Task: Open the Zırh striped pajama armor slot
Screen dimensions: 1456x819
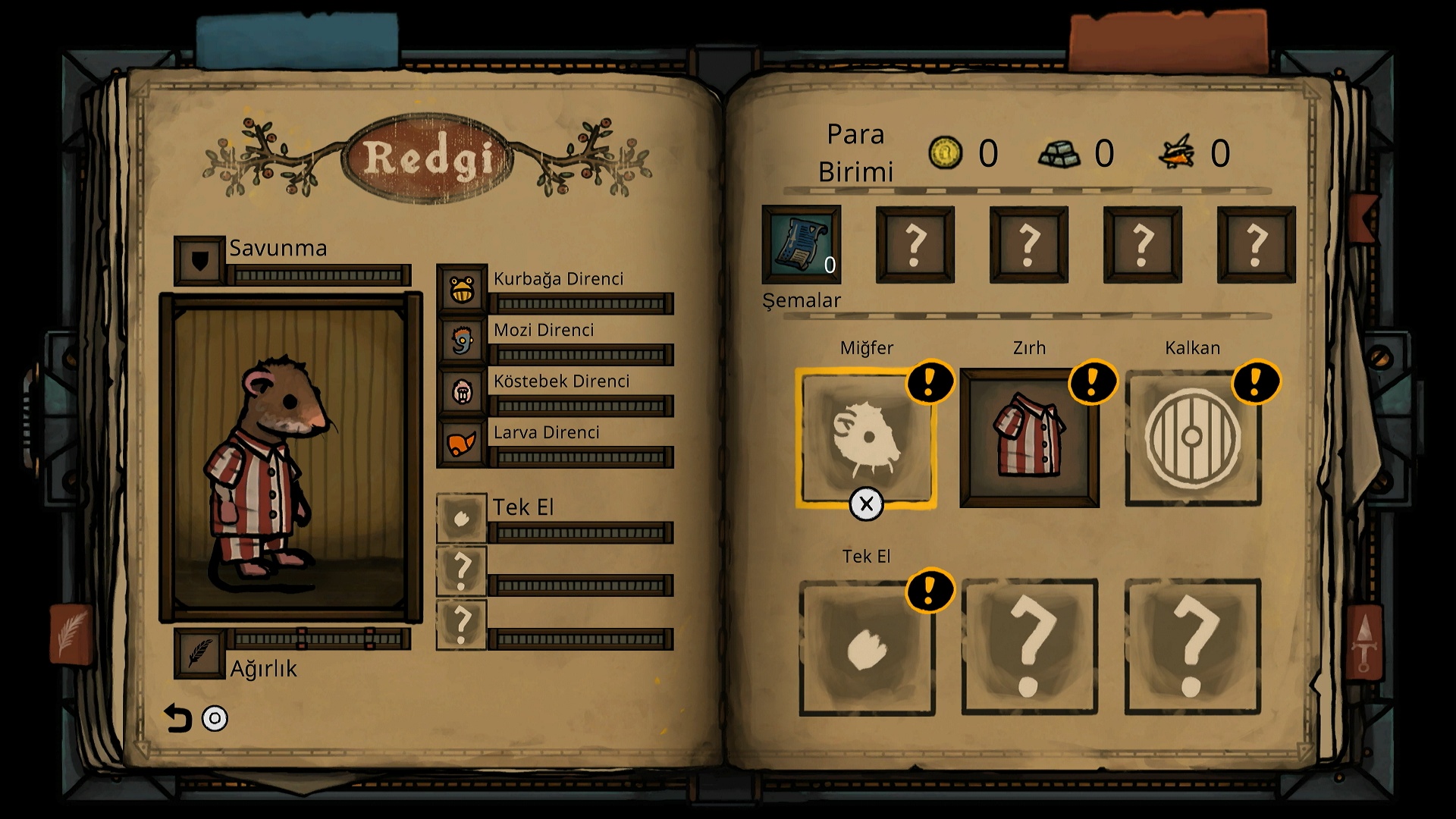Action: 1029,437
